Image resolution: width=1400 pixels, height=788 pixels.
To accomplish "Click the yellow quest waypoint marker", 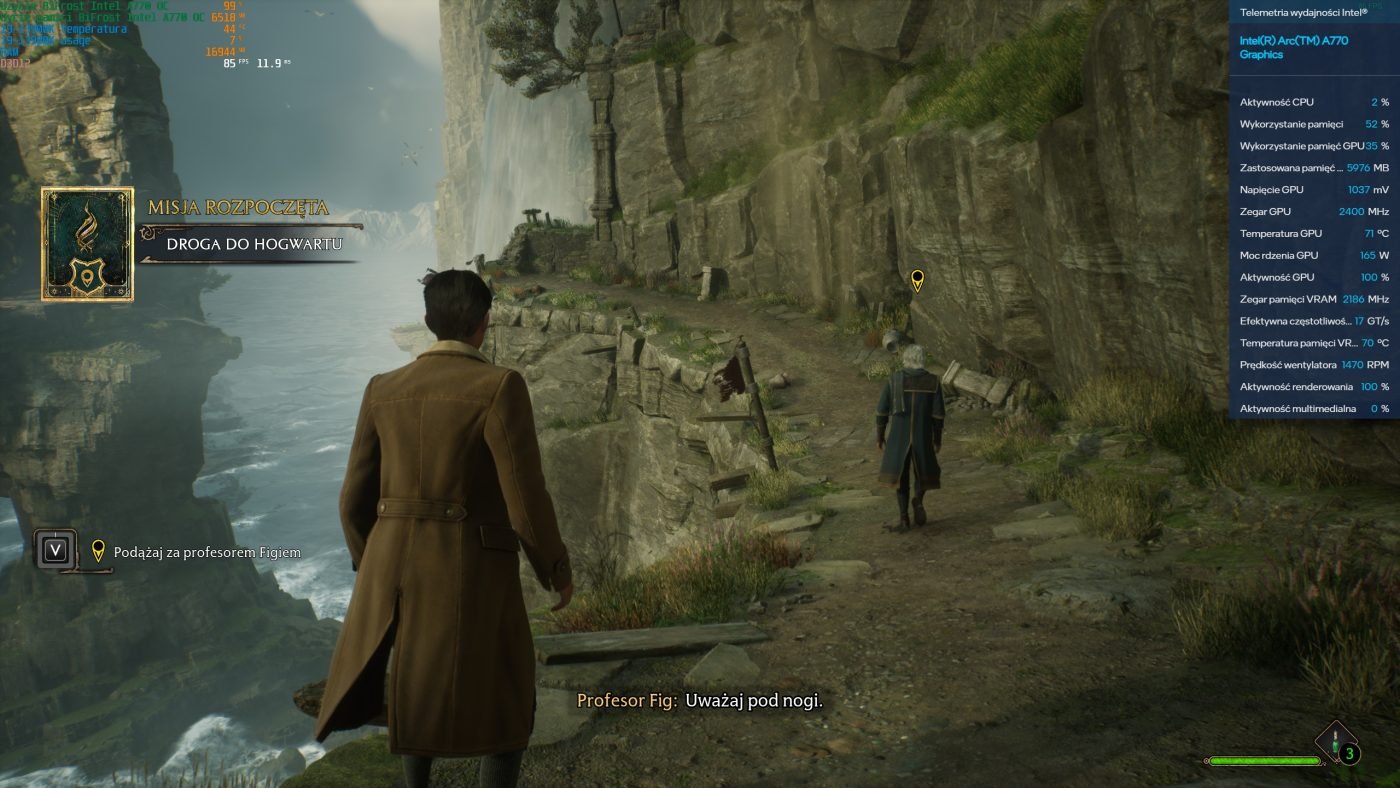I will coord(917,280).
